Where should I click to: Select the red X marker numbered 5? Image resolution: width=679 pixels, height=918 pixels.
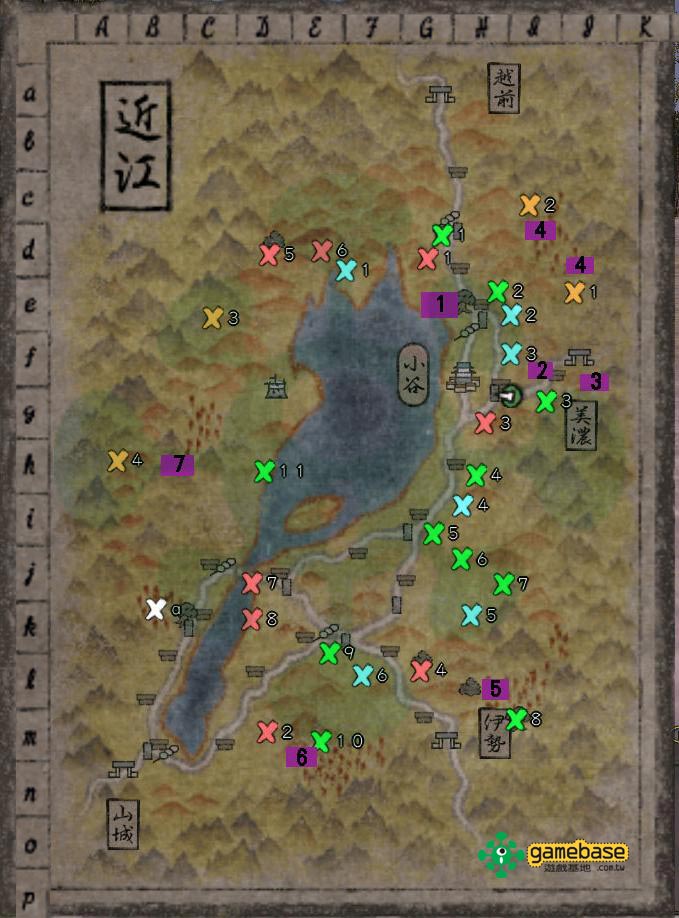(x=268, y=254)
